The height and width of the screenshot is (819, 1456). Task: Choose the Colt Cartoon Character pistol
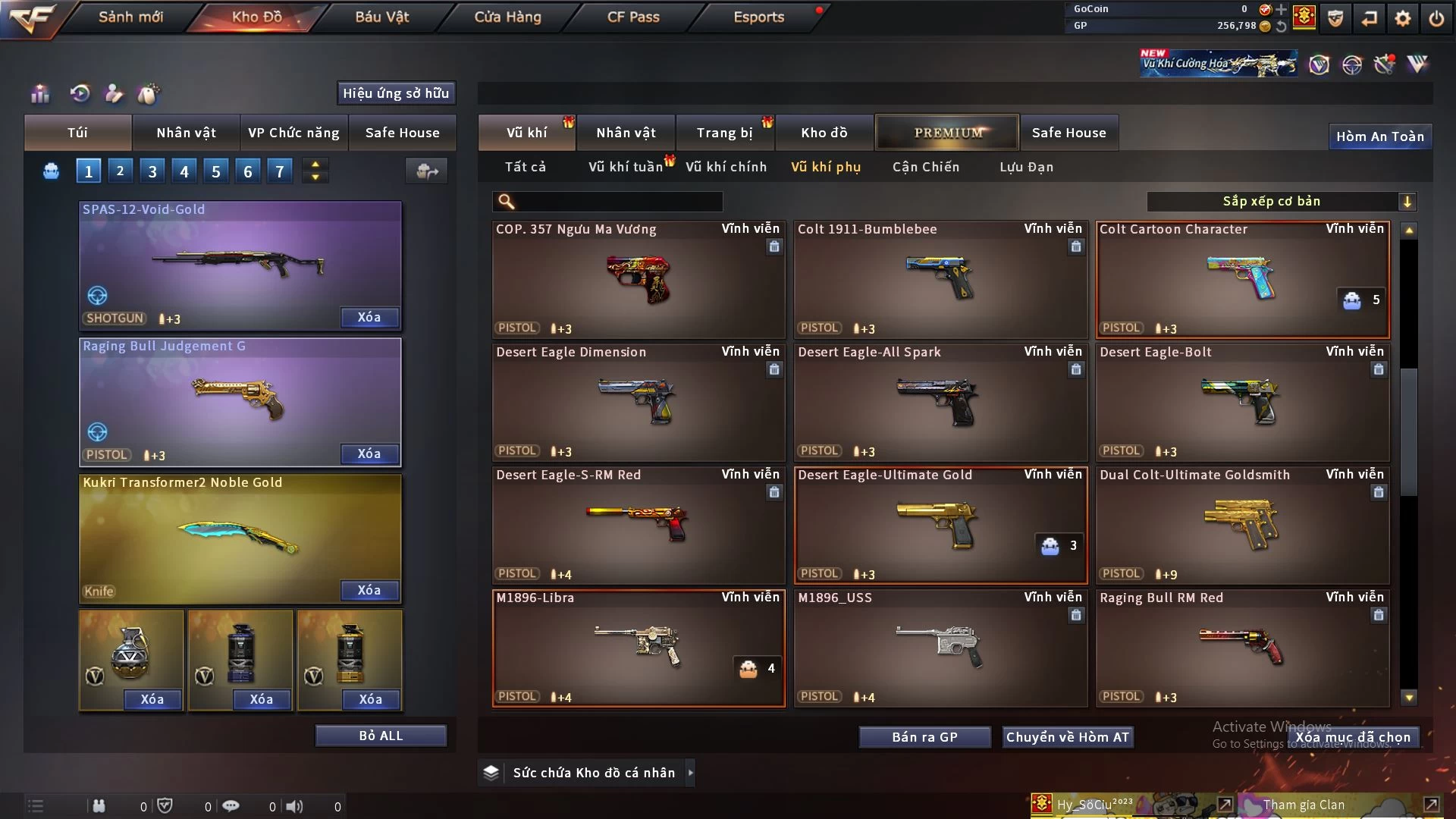1242,279
